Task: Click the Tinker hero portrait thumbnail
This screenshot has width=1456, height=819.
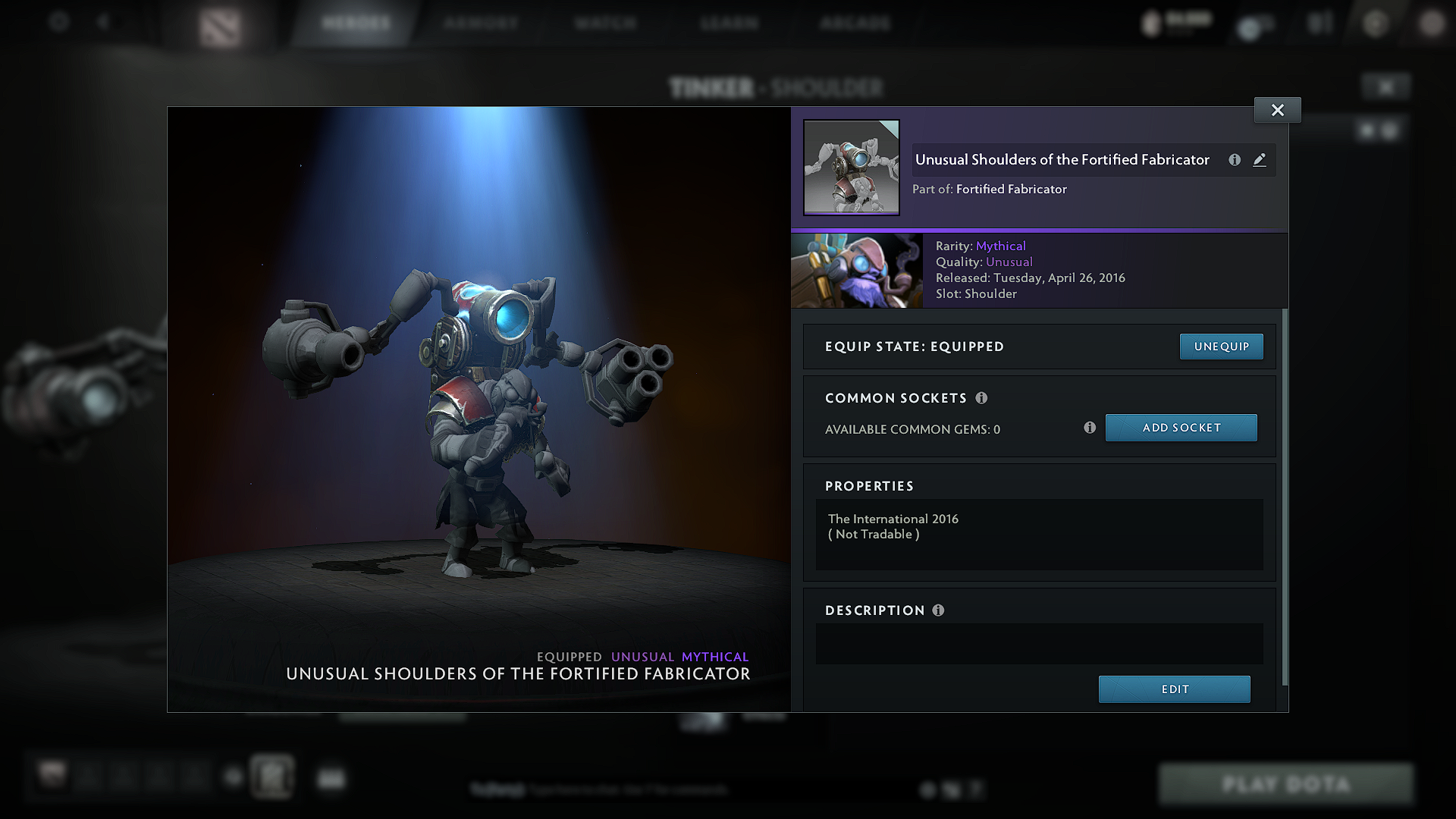Action: pyautogui.click(x=857, y=270)
